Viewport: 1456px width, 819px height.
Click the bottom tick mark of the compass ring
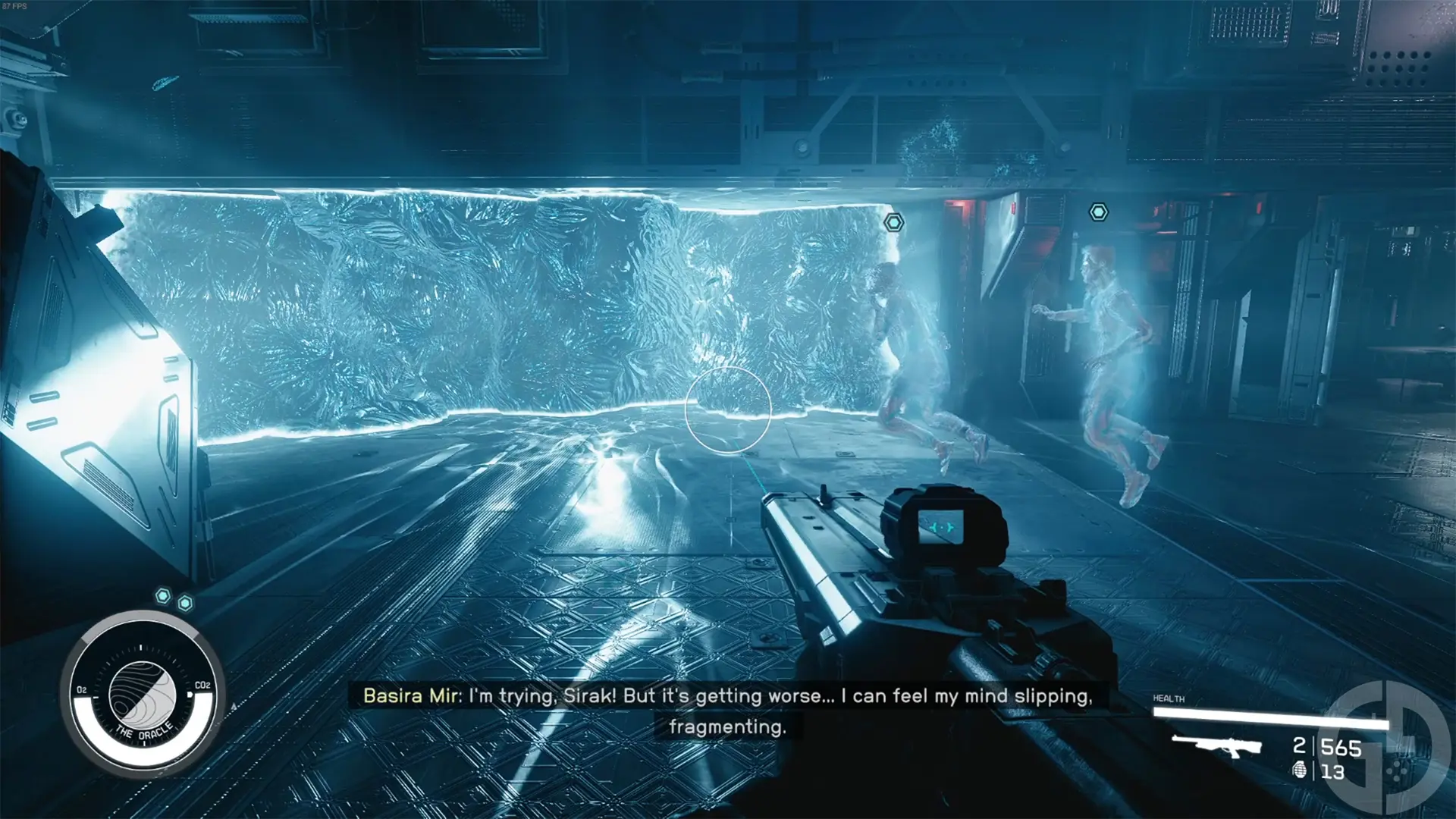coord(144,742)
